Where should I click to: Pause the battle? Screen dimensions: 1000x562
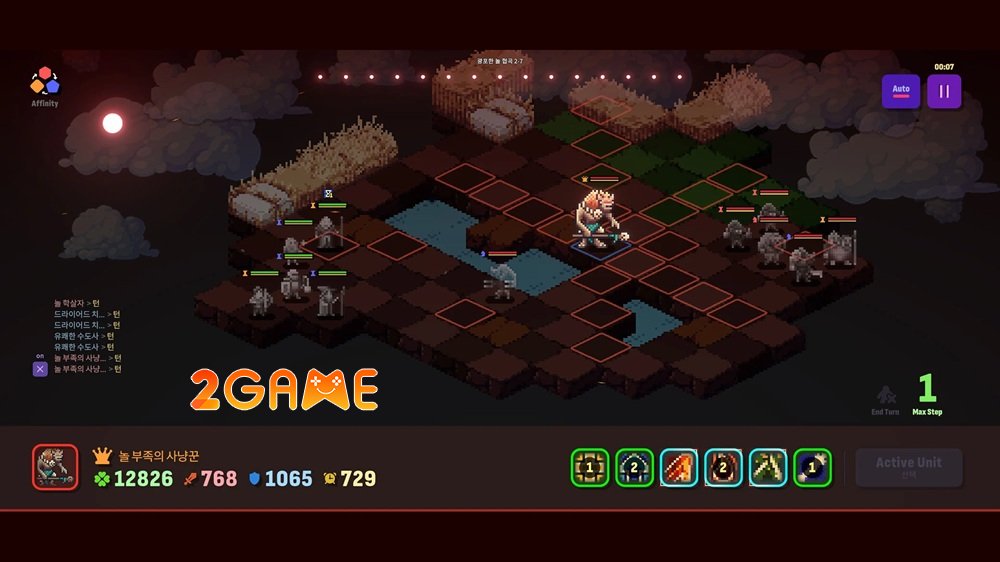[x=944, y=91]
